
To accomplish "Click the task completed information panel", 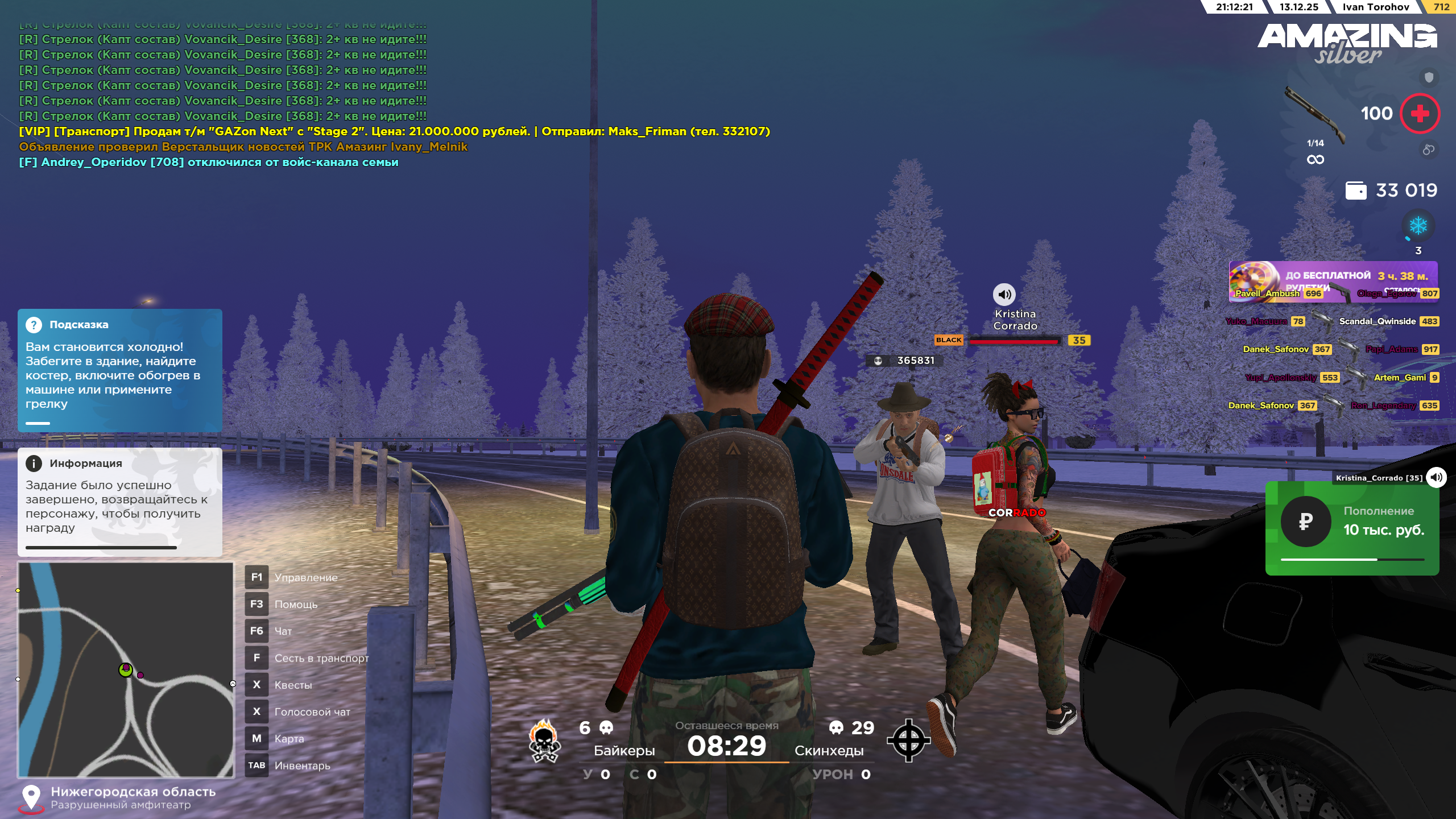I will coord(120,502).
